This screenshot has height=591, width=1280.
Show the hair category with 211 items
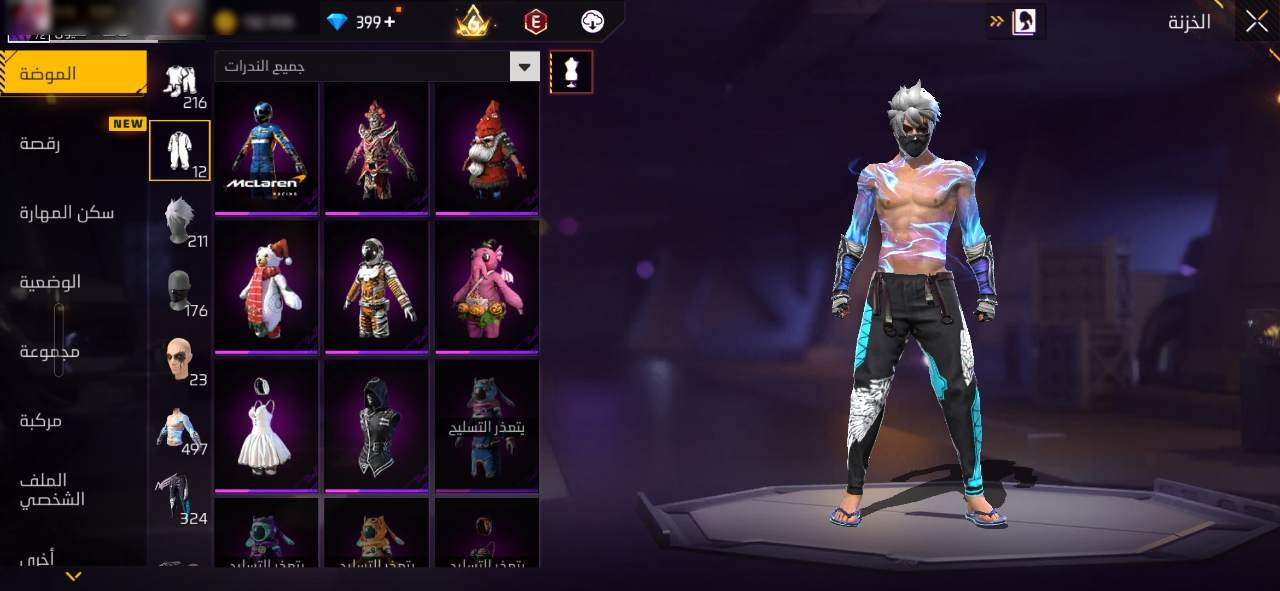180,220
